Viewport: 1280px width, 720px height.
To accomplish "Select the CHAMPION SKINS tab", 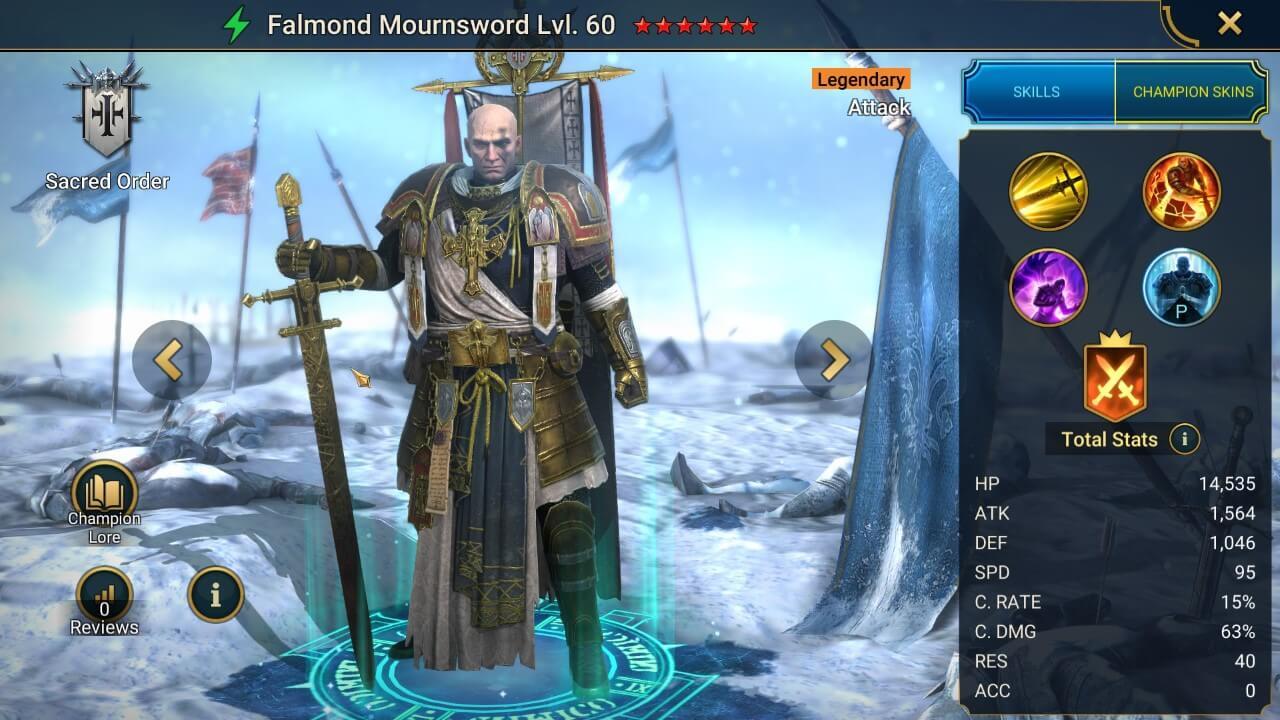I will coord(1193,91).
